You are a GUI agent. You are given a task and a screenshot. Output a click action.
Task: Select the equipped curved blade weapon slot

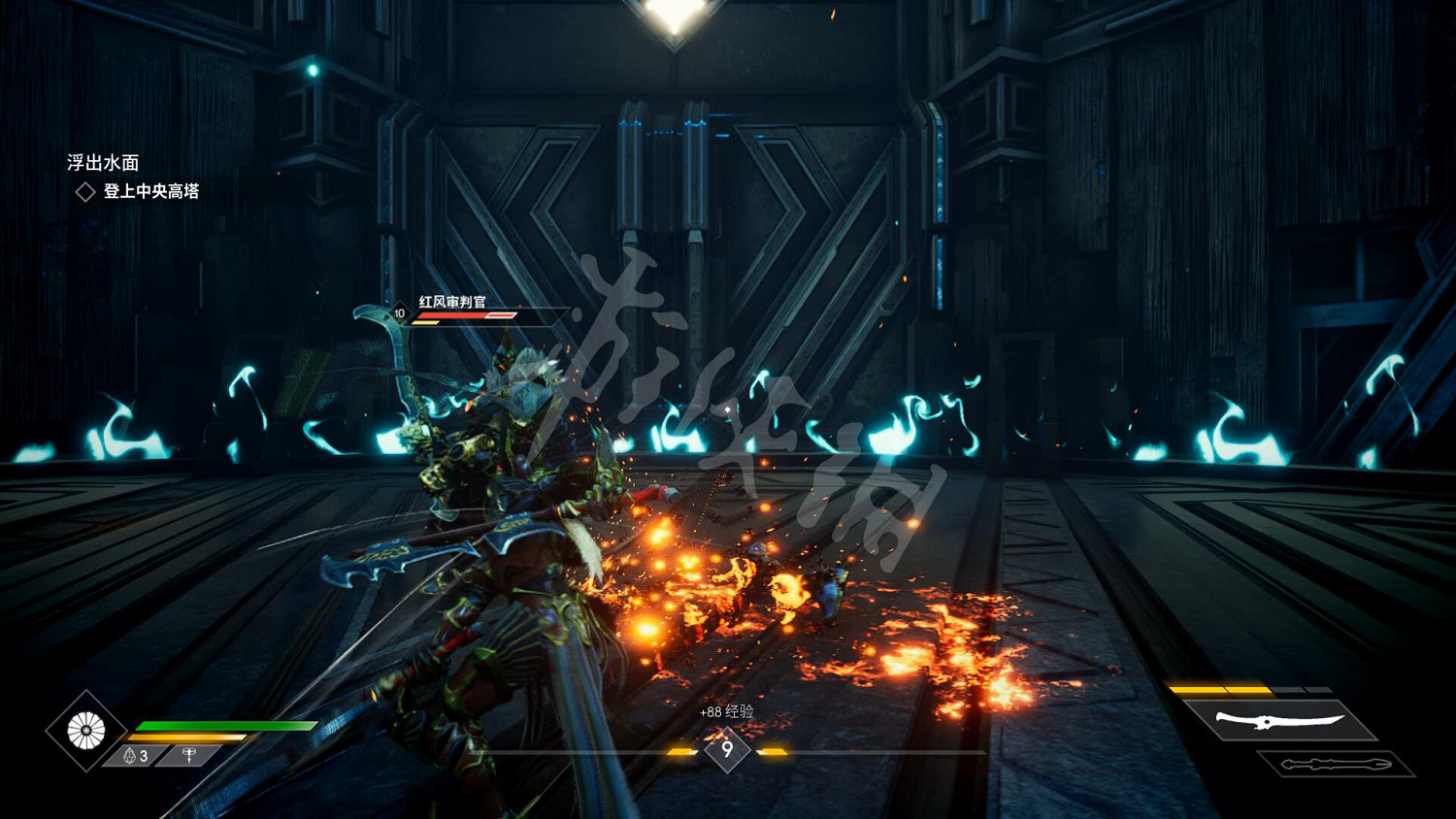coord(1279,720)
